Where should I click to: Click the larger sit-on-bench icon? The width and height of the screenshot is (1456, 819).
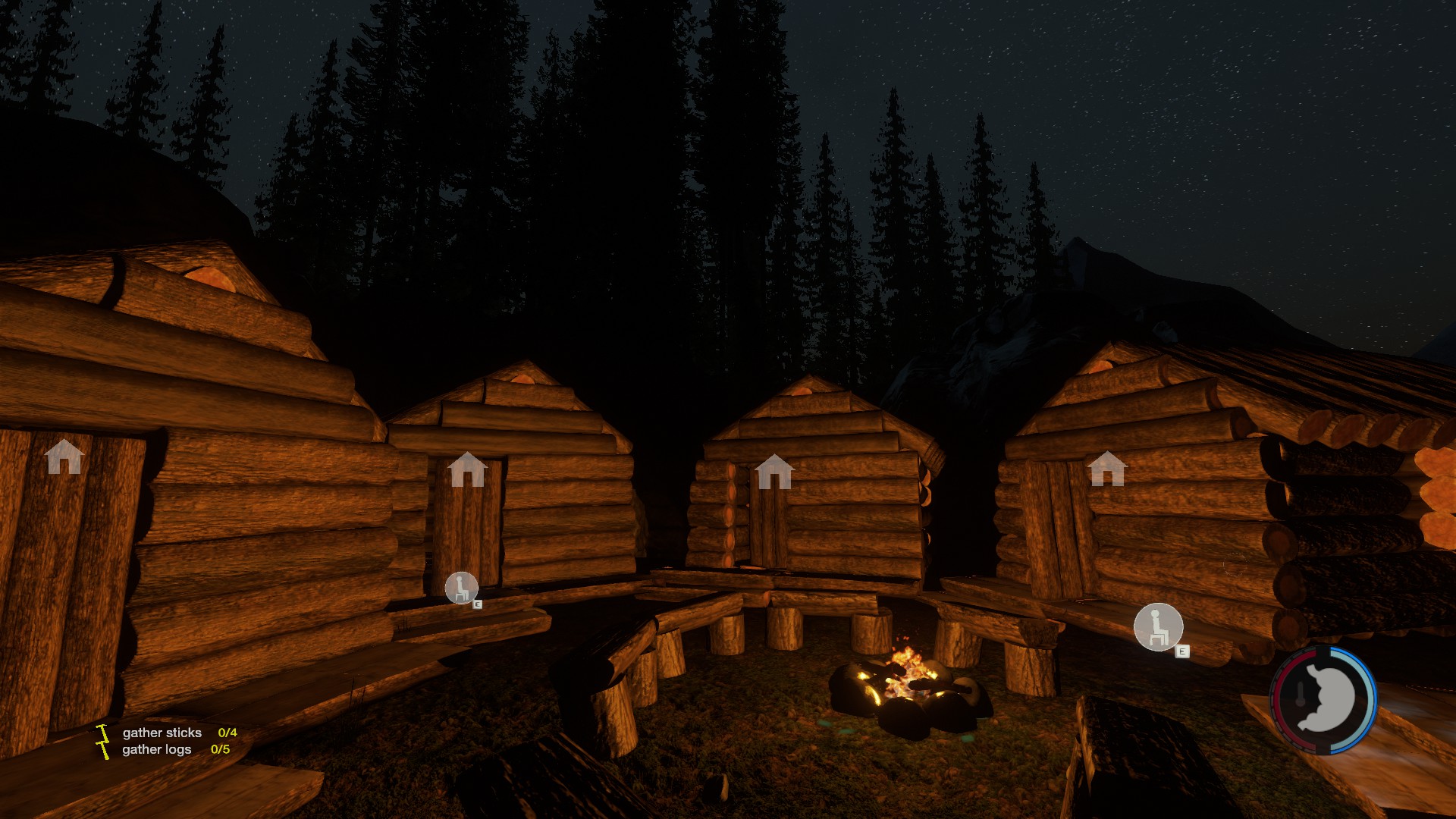(x=1158, y=627)
